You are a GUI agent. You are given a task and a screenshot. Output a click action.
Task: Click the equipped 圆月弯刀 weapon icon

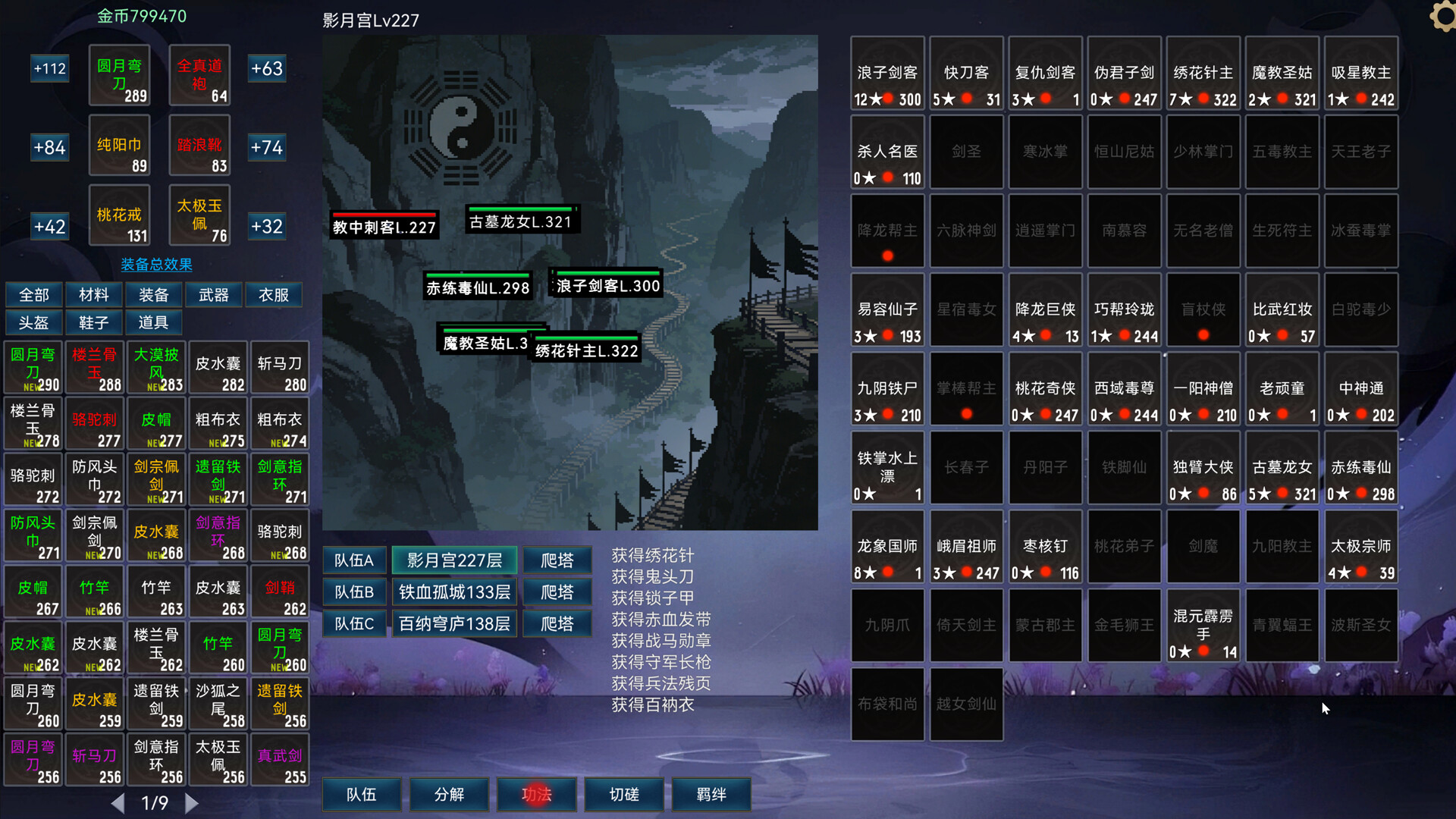[119, 75]
